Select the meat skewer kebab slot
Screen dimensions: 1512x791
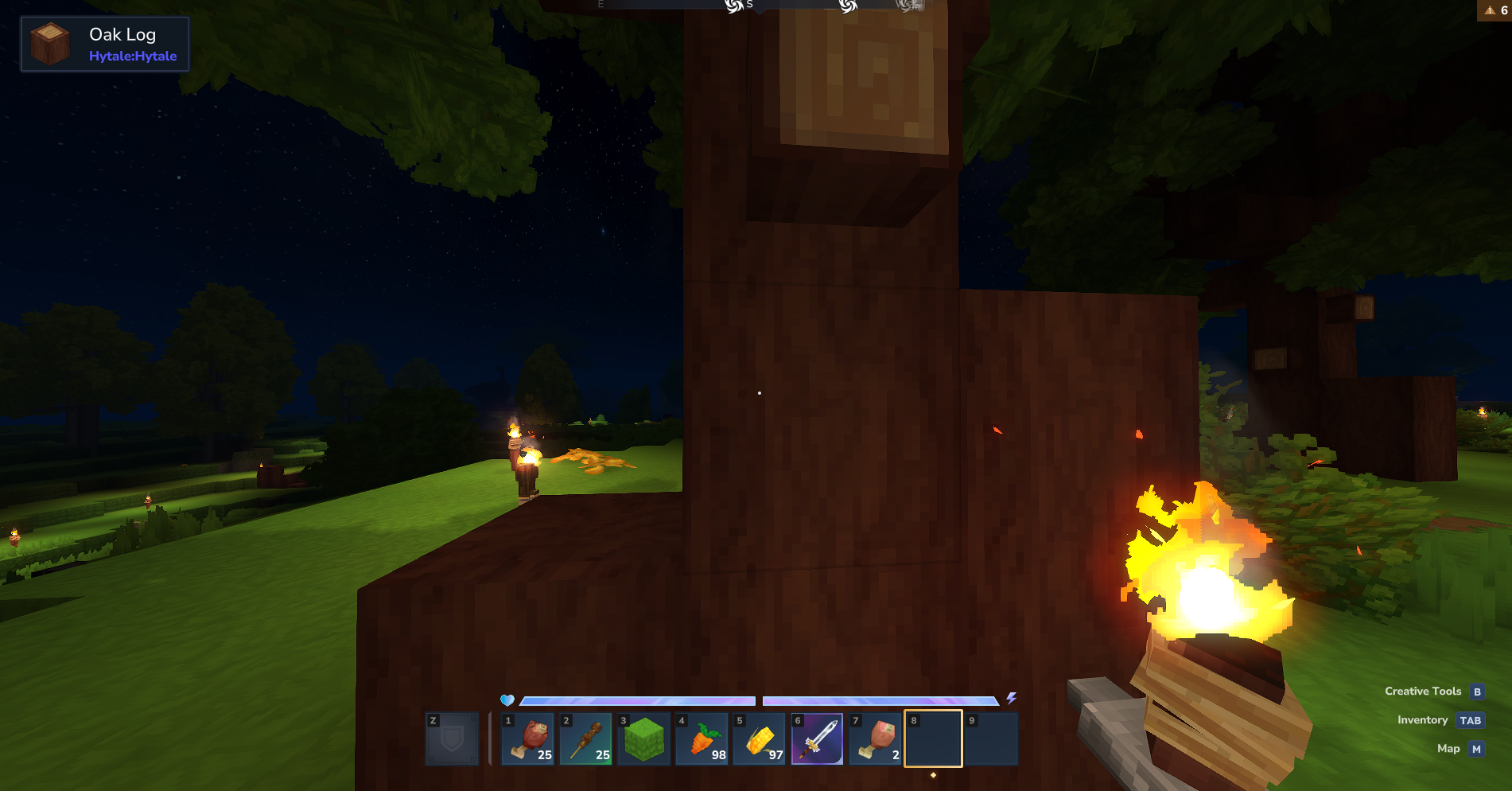tap(587, 738)
